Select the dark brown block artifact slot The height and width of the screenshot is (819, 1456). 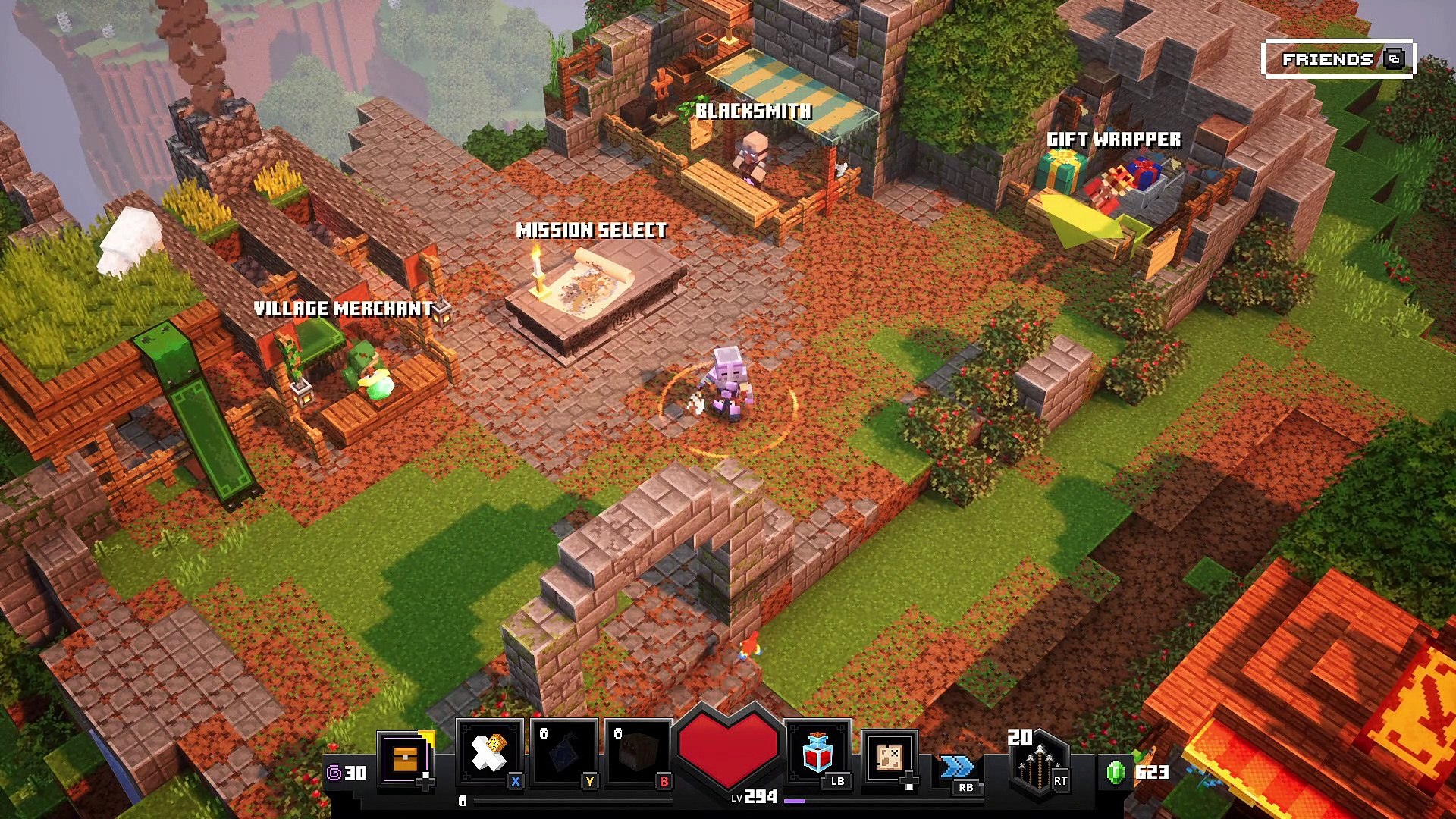point(639,755)
